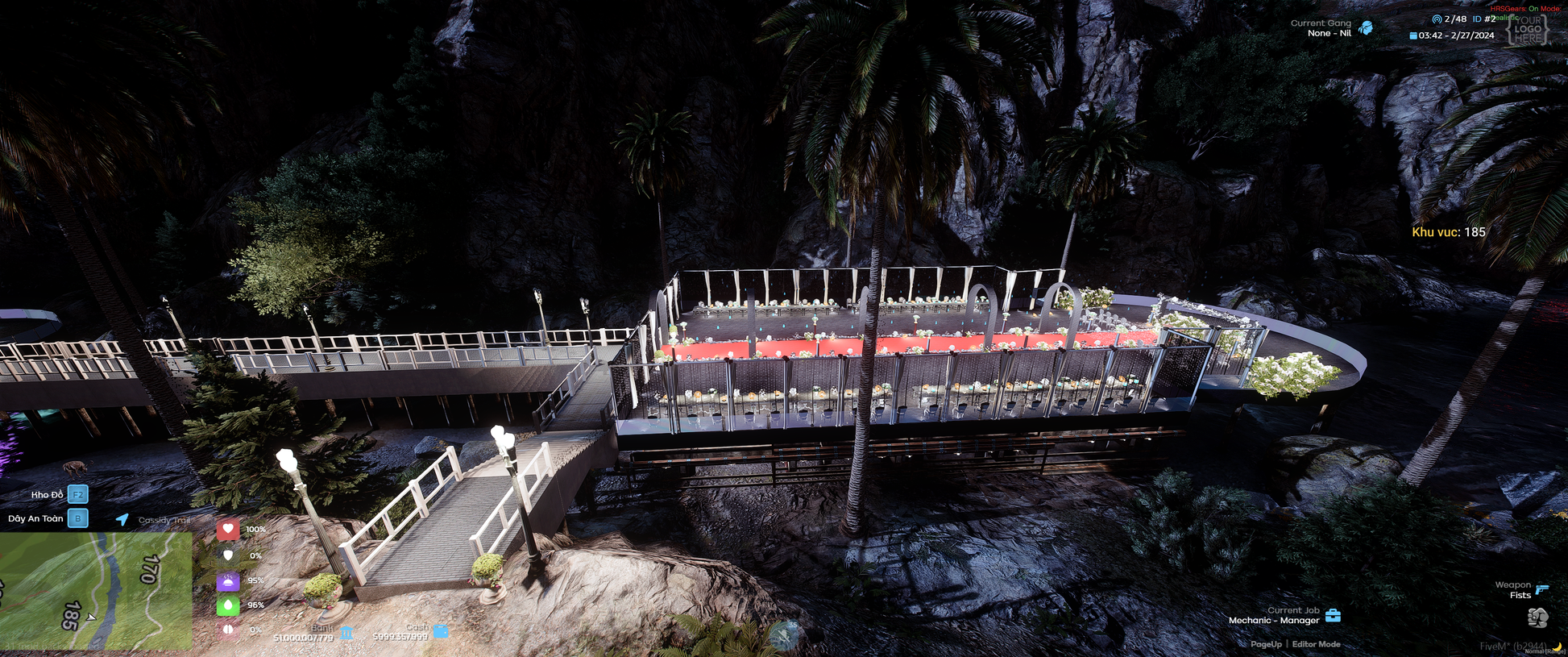Click the blue cash wallet icon

pyautogui.click(x=441, y=631)
